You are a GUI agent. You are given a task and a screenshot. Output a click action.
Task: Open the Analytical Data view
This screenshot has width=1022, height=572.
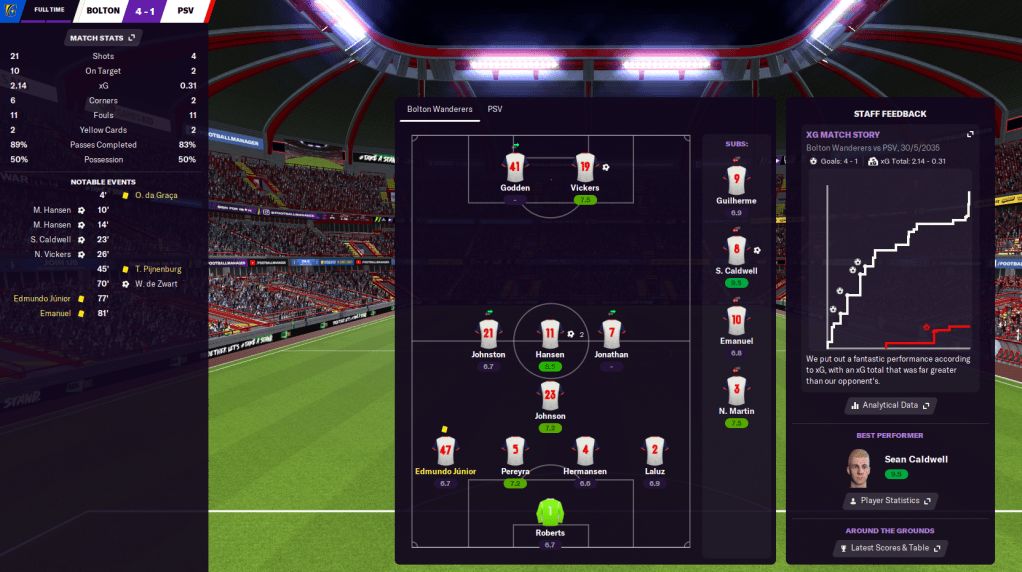pyautogui.click(x=890, y=405)
